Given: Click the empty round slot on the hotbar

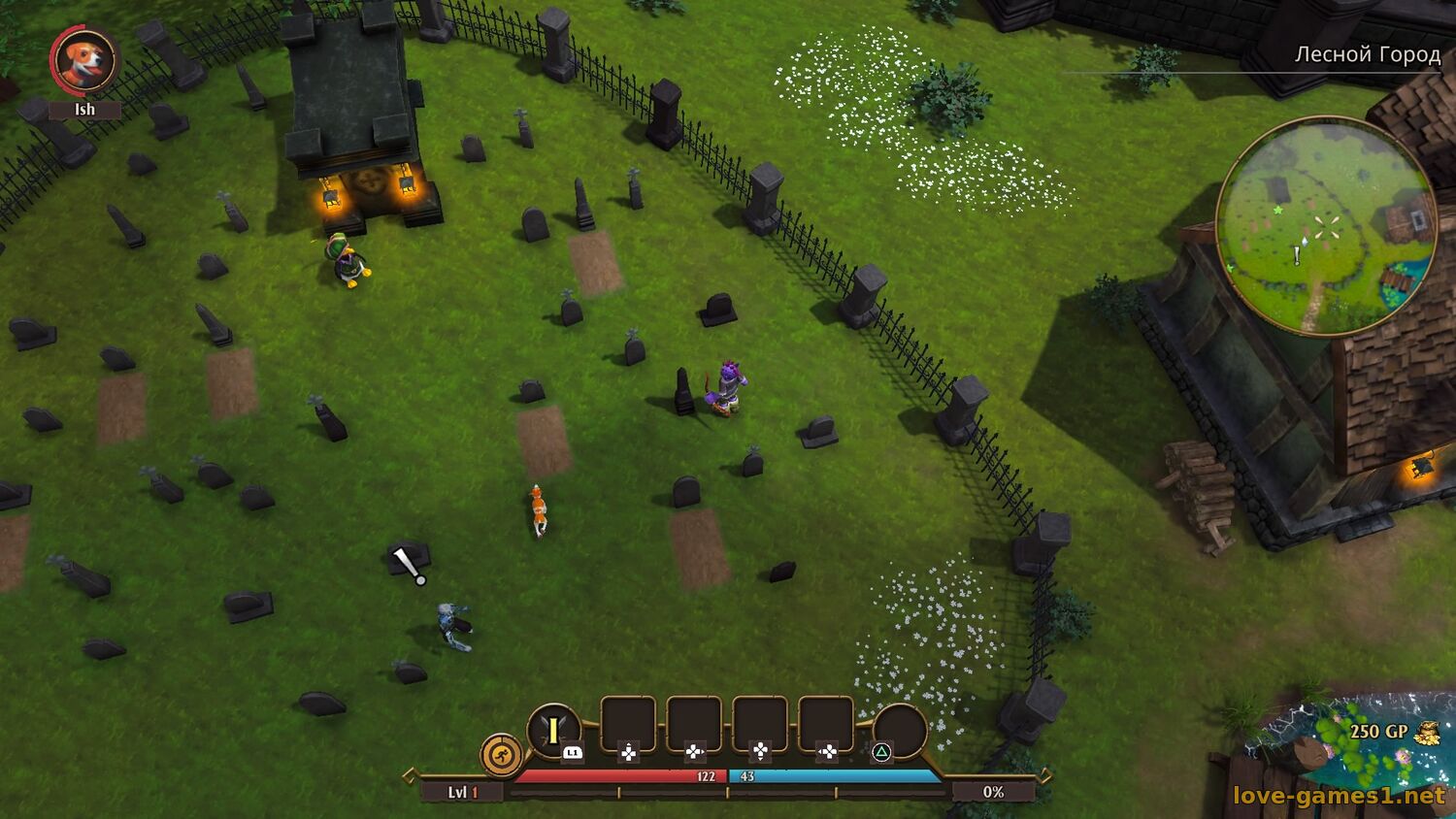Looking at the screenshot, I should (x=899, y=731).
